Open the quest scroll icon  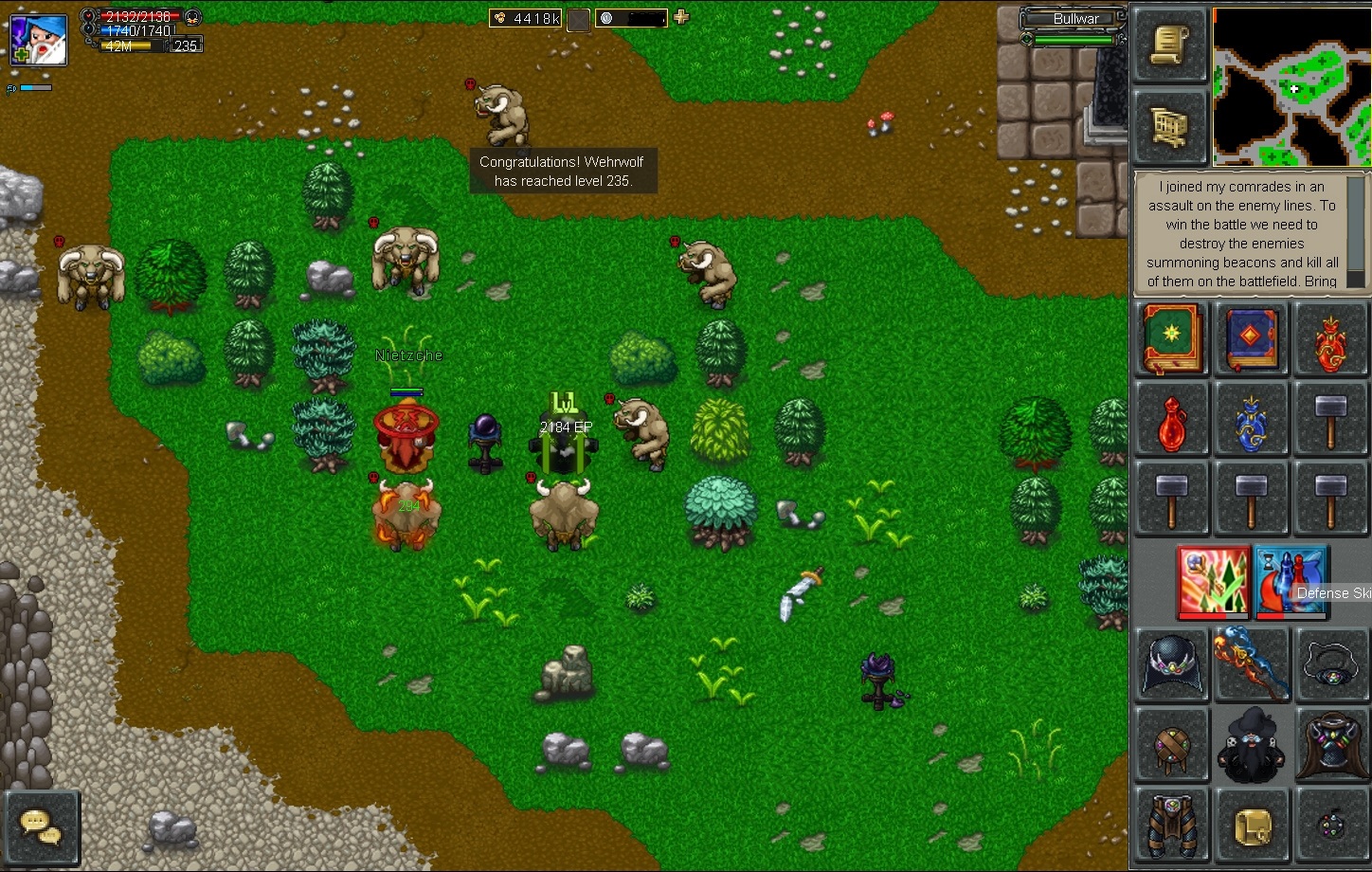click(1170, 45)
